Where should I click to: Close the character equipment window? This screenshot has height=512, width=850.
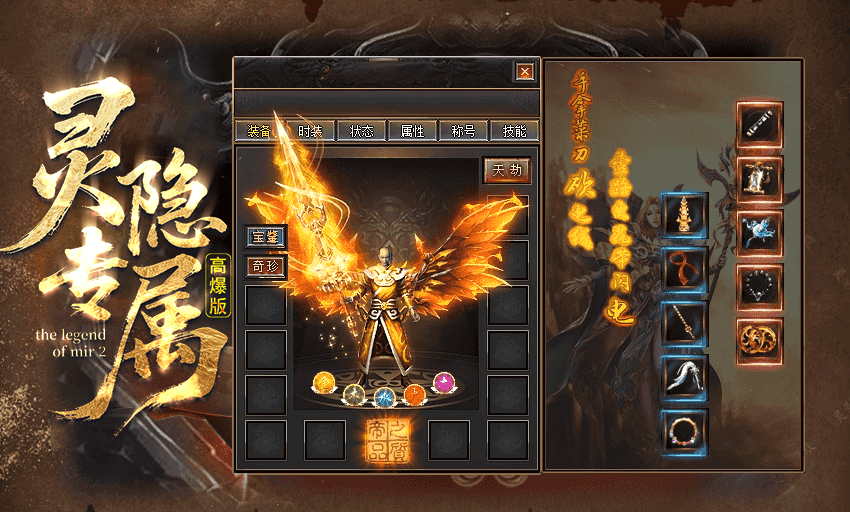(x=524, y=72)
